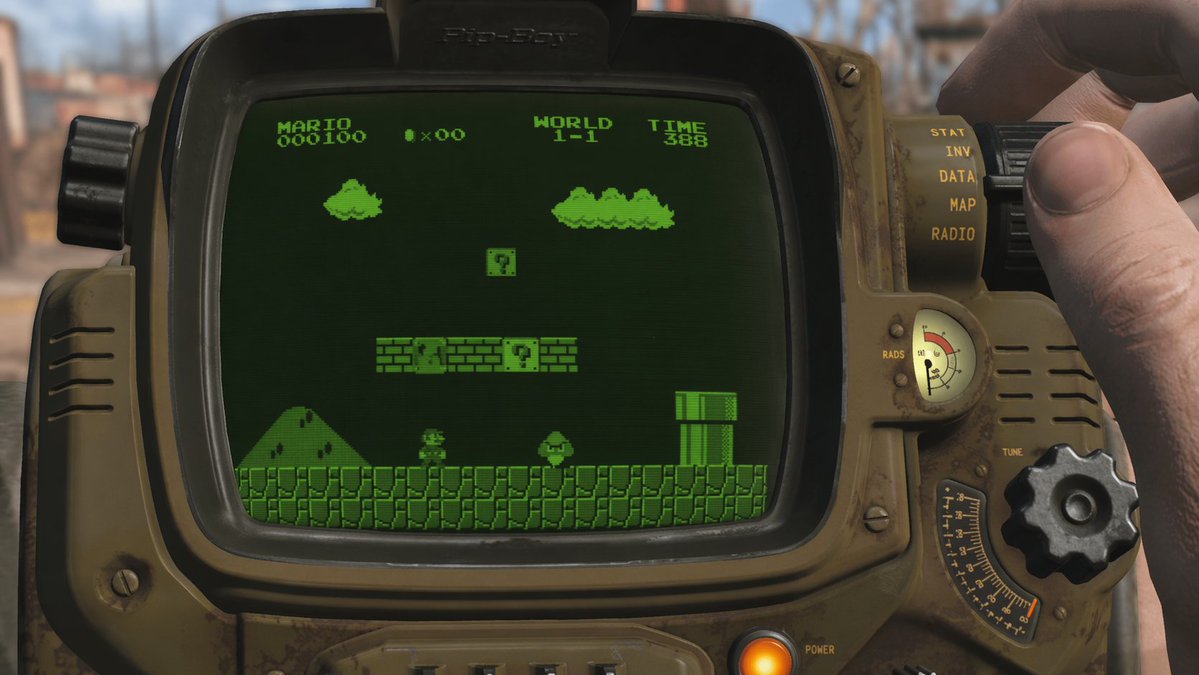
Task: Switch to the RADIO tab
Action: pos(952,234)
